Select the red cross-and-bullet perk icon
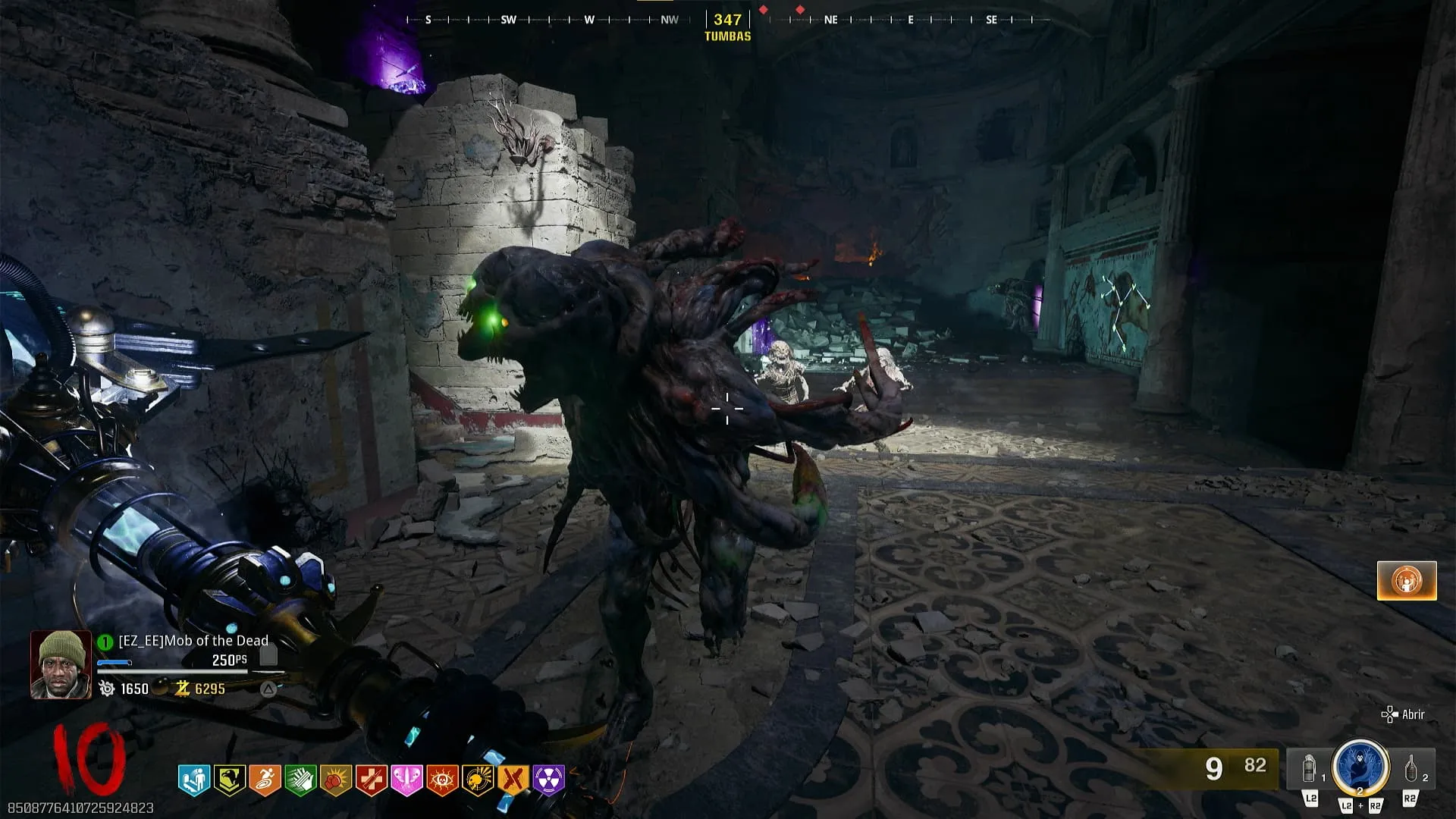 pos(372,780)
